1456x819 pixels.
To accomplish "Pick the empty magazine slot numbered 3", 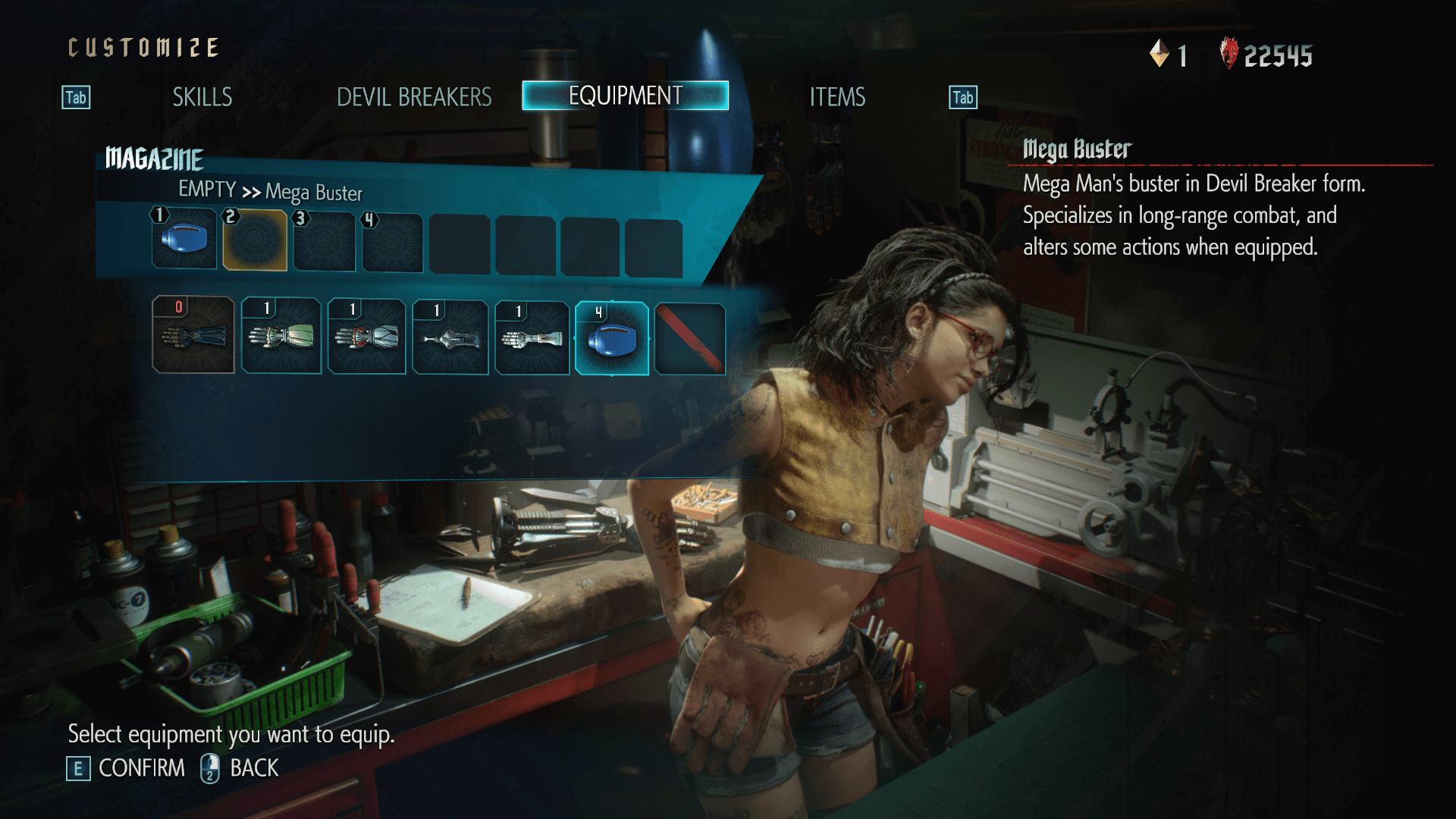I will click(x=324, y=242).
